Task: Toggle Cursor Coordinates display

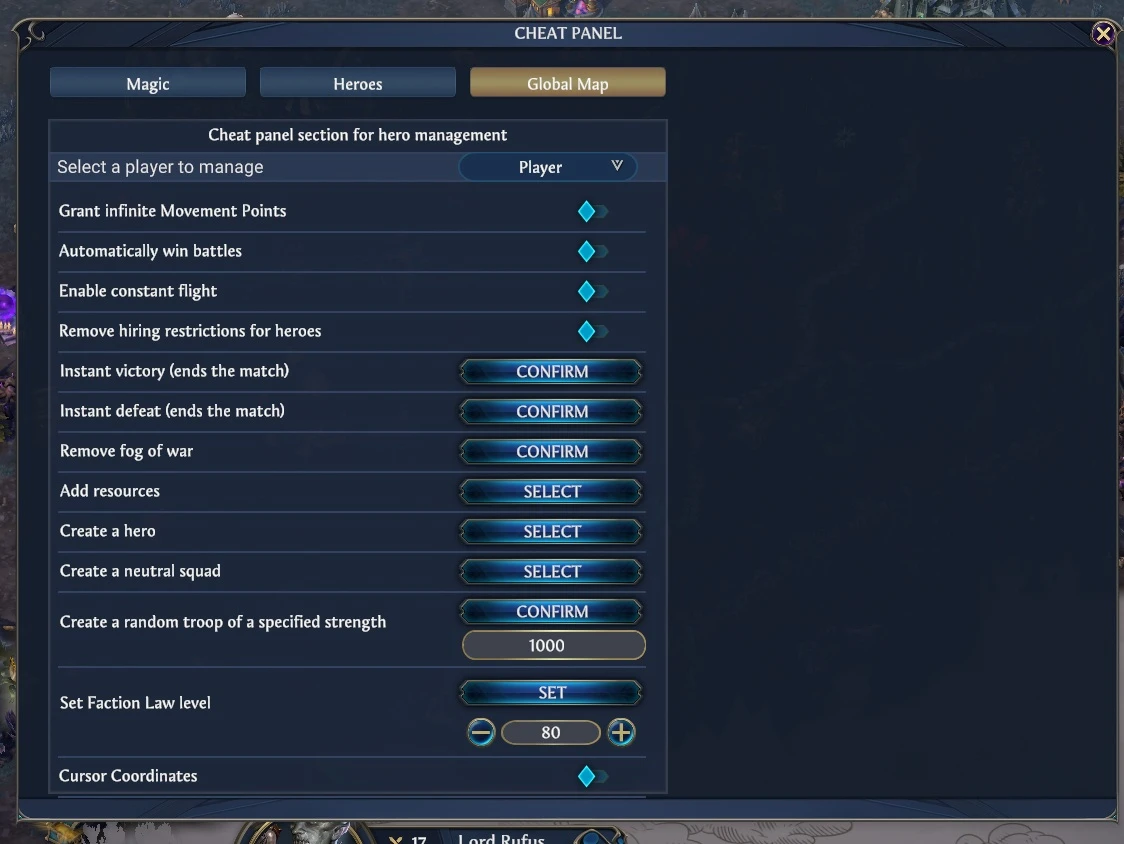Action: coord(590,776)
